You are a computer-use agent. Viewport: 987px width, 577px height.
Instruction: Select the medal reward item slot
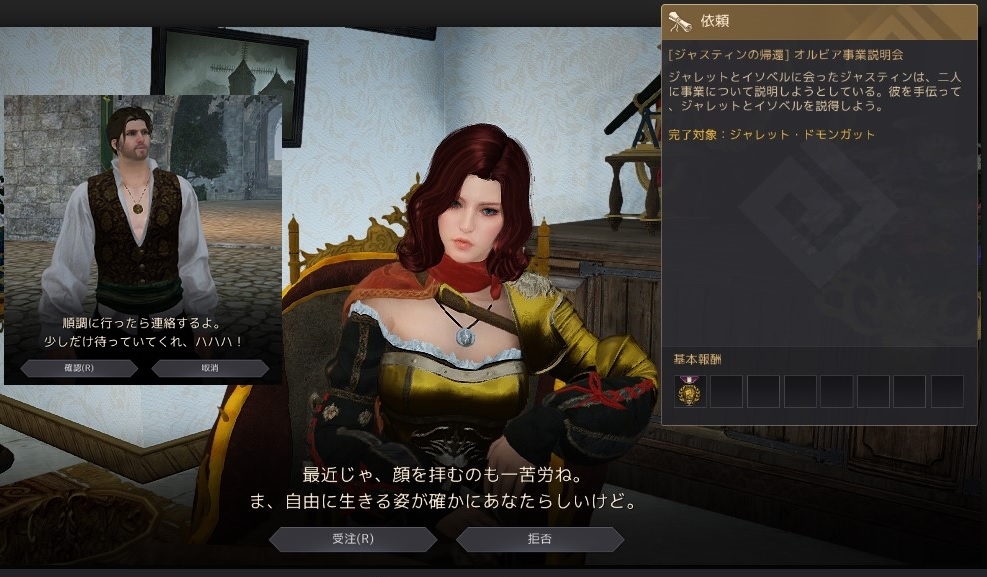tap(690, 392)
